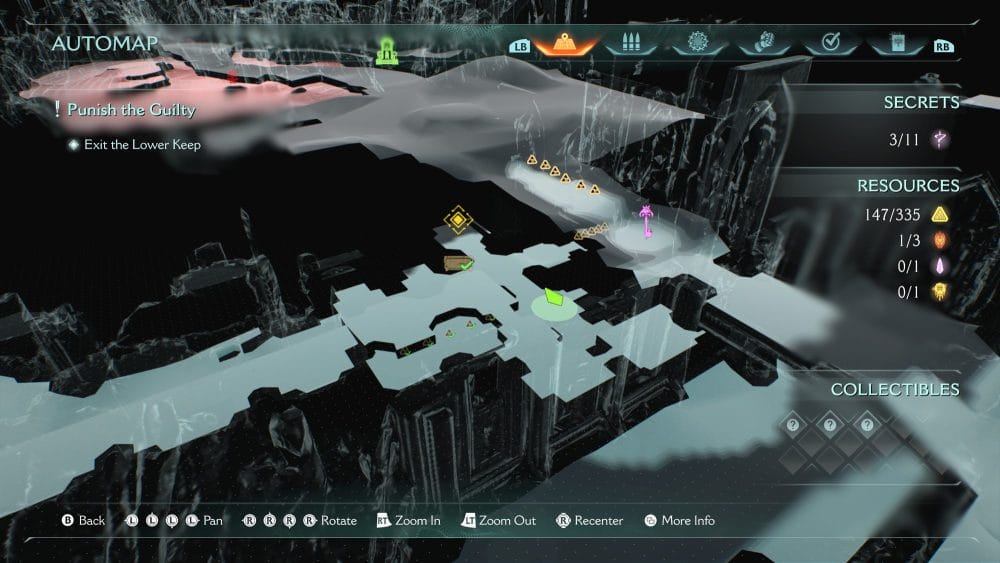Recenter the automap view
The image size is (1000, 563).
pyautogui.click(x=590, y=521)
